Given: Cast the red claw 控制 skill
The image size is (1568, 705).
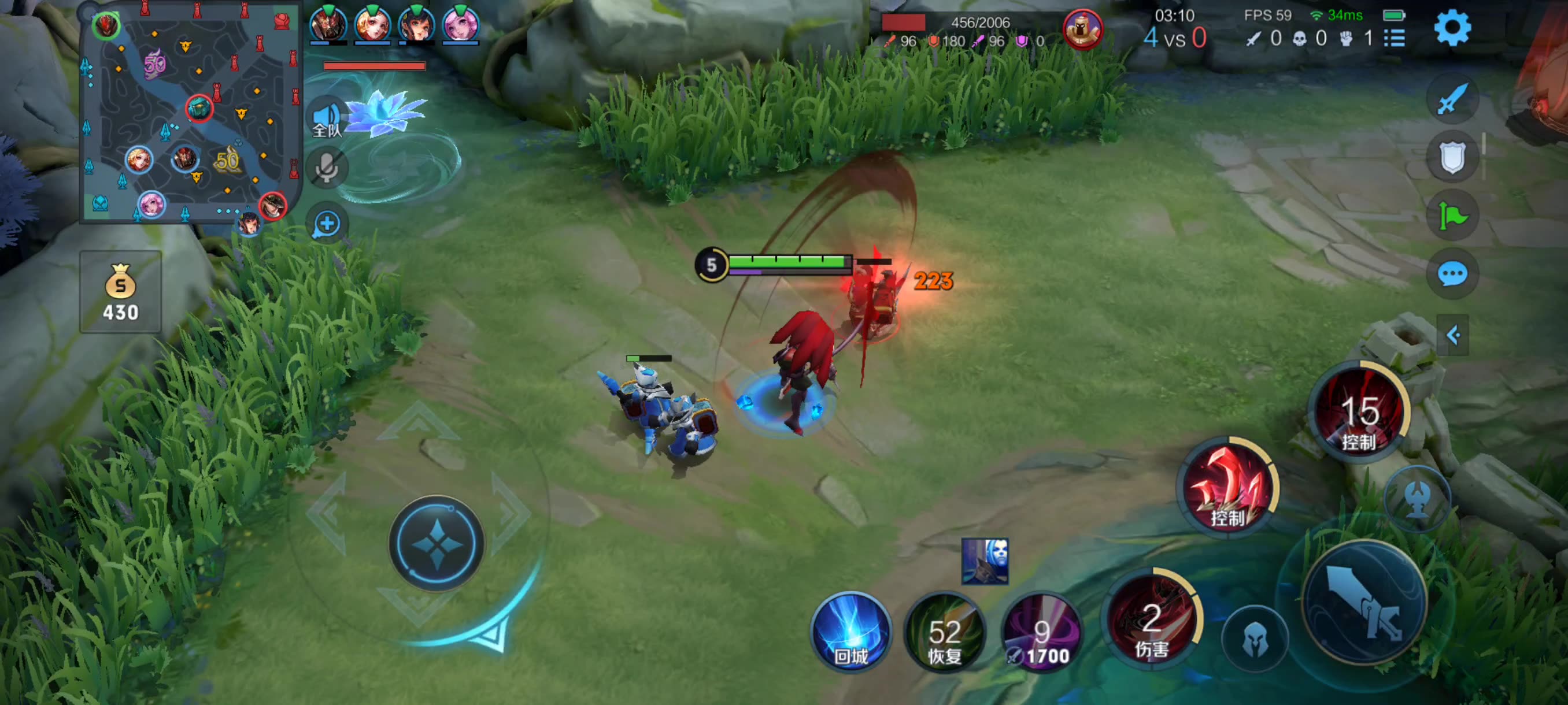Looking at the screenshot, I should [x=1227, y=487].
